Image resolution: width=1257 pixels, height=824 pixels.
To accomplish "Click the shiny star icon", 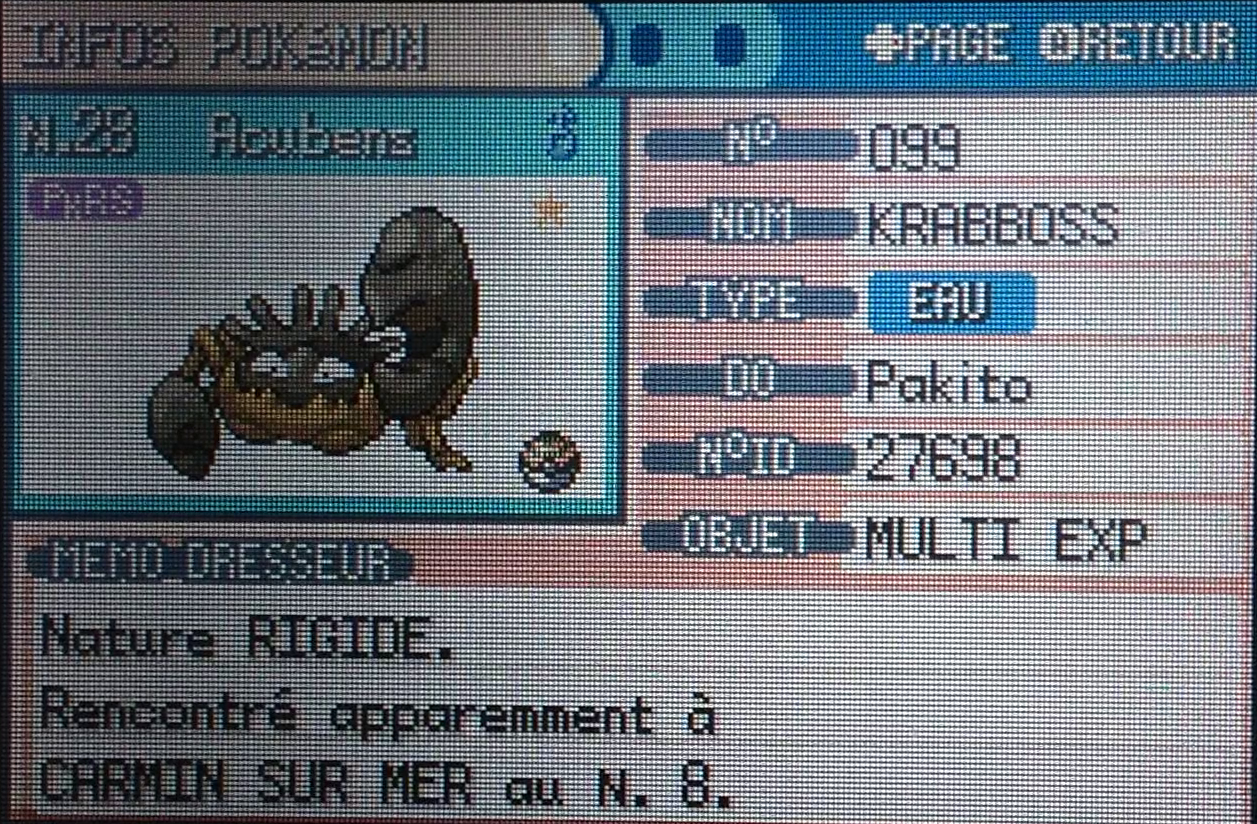I will [x=548, y=211].
